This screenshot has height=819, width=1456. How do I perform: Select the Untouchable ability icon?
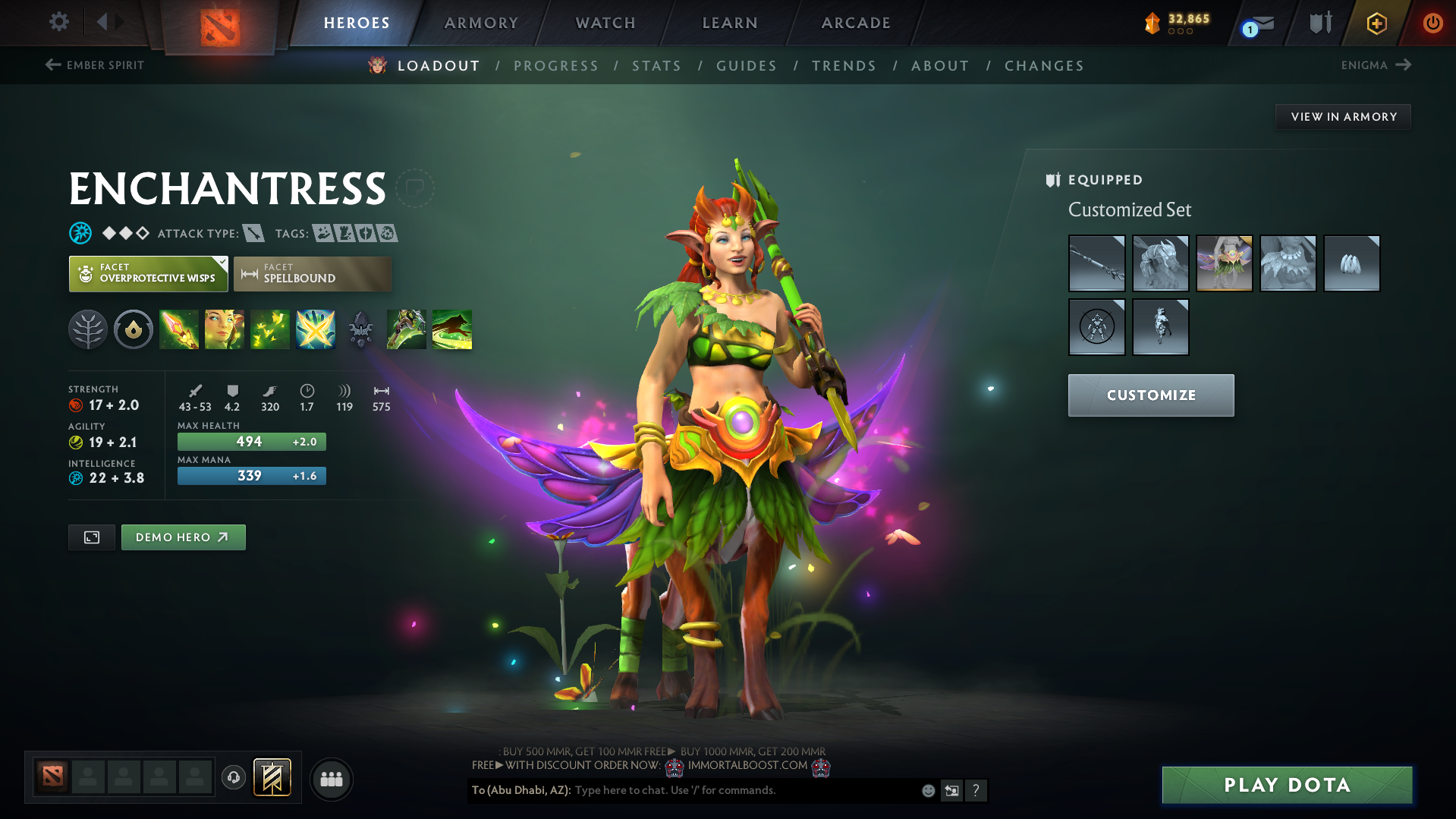pos(315,329)
